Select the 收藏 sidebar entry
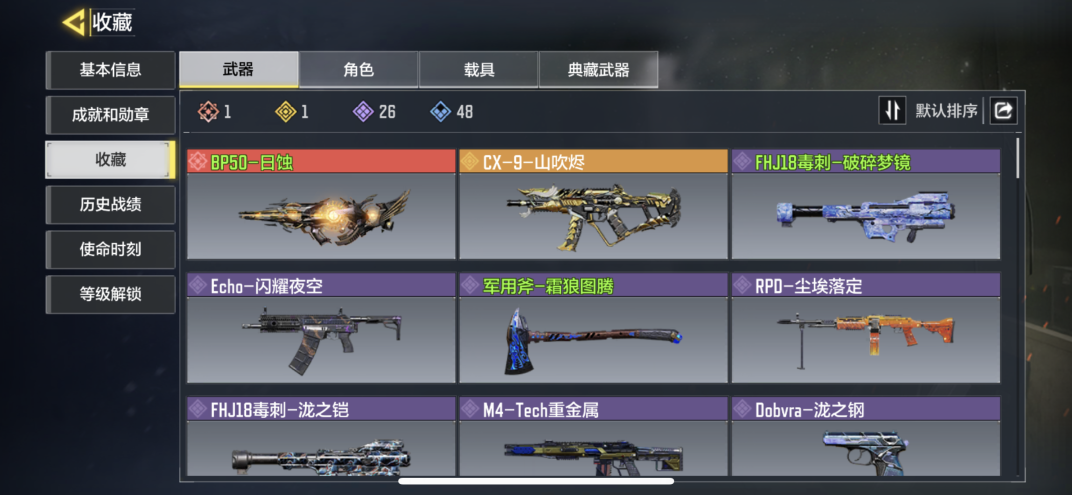 tap(110, 160)
